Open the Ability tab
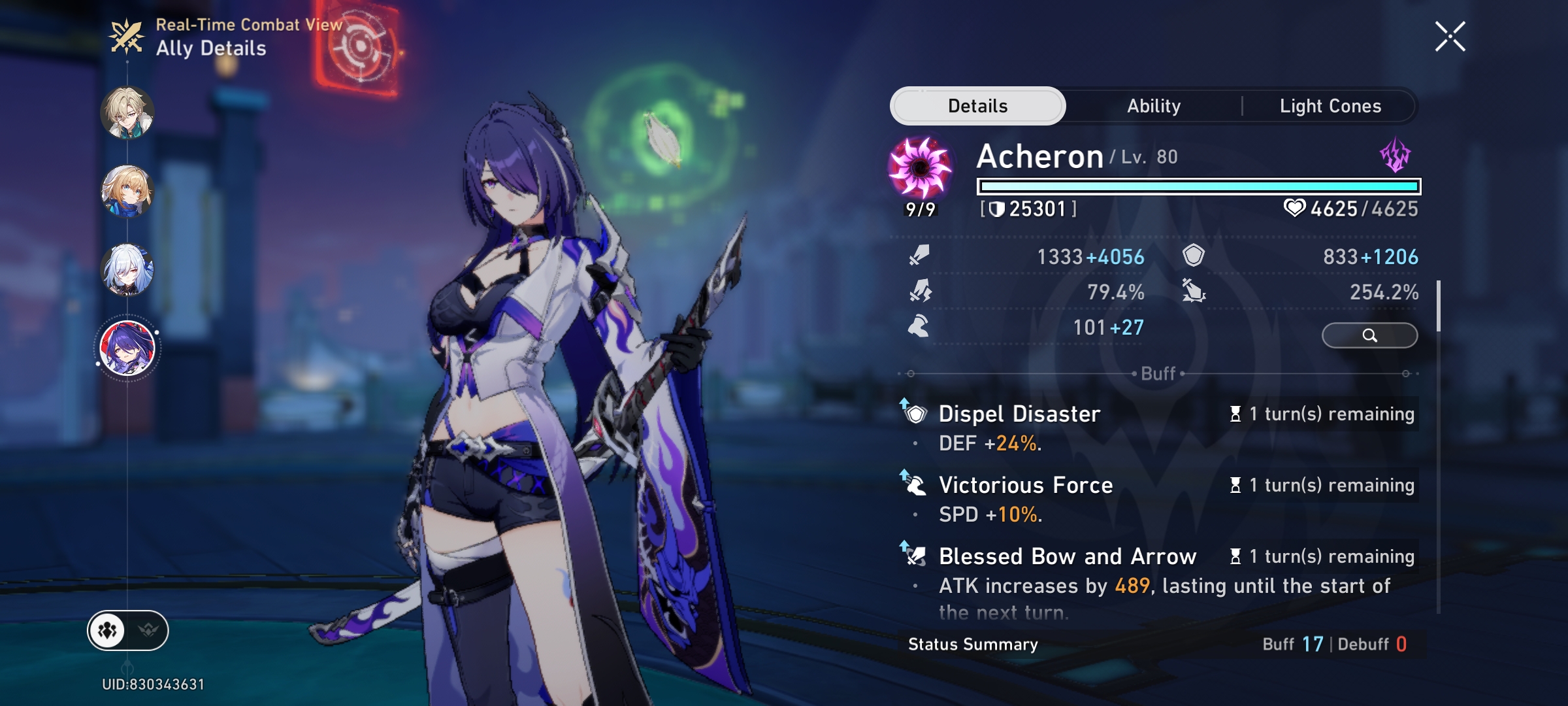Screen dimensions: 1568x706 tap(1153, 105)
